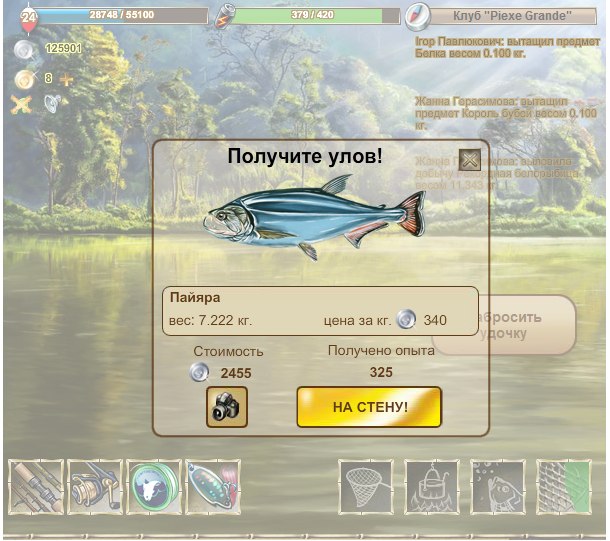The image size is (610, 541).
Task: Open the fishing line spool slot
Action: click(153, 486)
